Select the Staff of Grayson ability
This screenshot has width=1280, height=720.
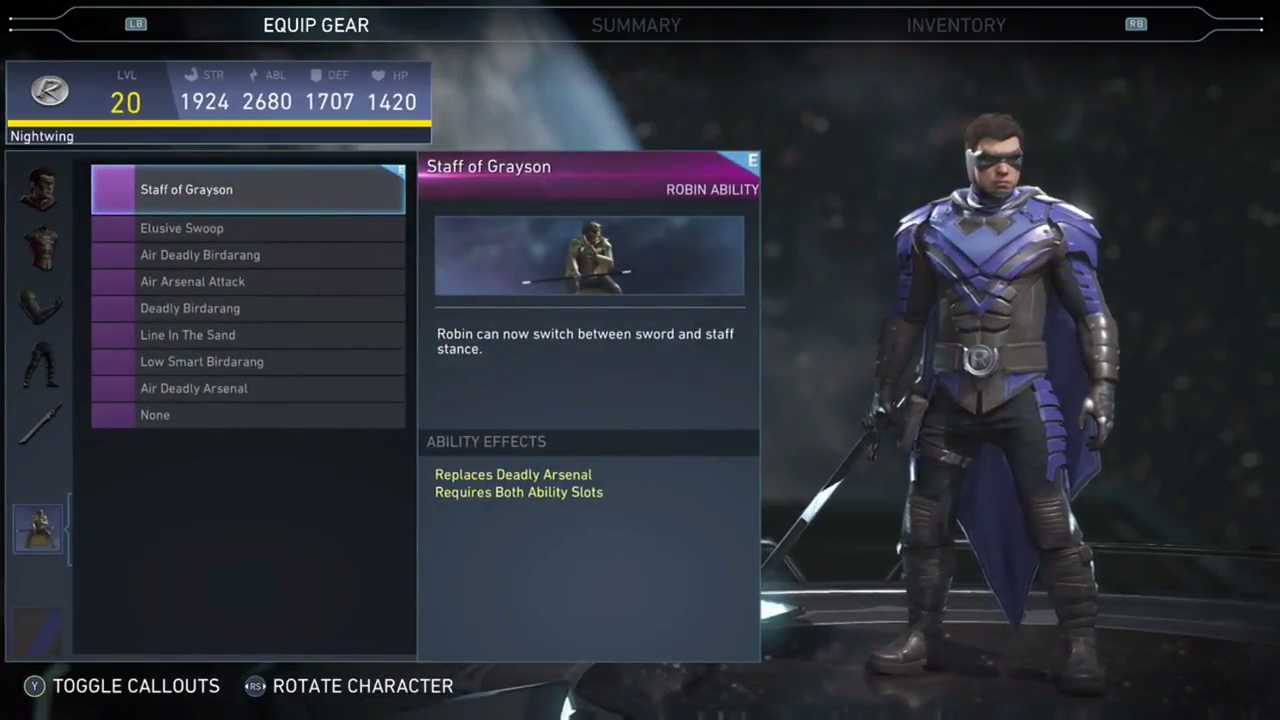click(x=248, y=190)
